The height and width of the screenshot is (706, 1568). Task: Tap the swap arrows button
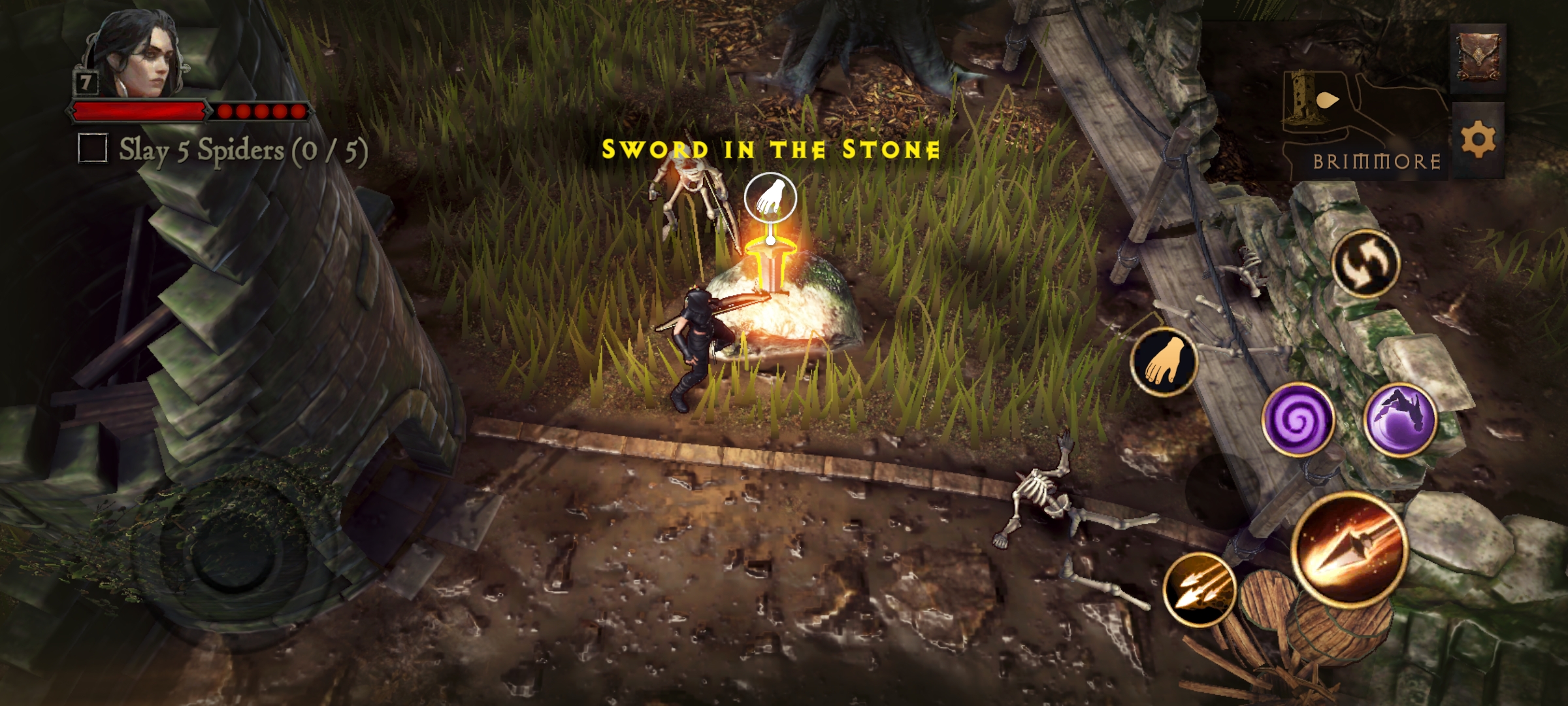tap(1365, 263)
